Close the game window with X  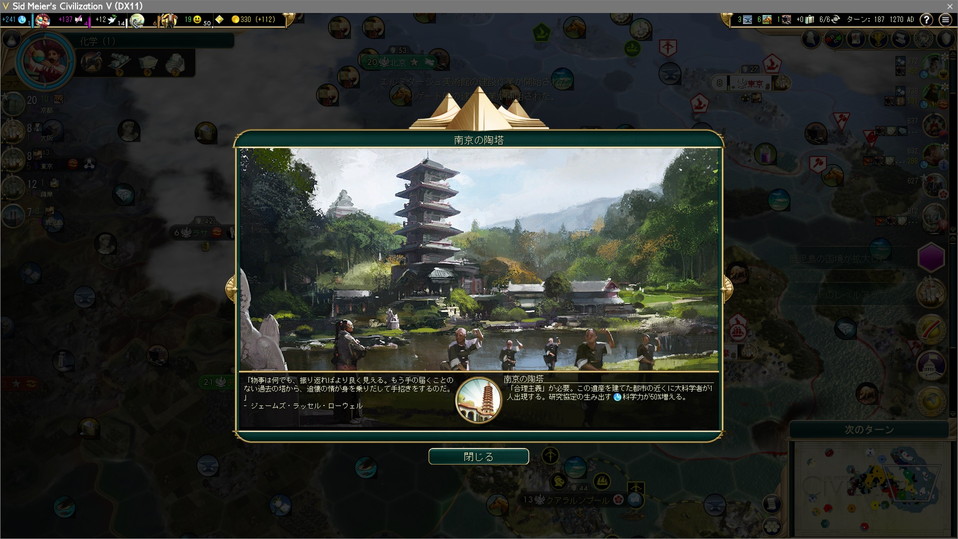(x=945, y=6)
